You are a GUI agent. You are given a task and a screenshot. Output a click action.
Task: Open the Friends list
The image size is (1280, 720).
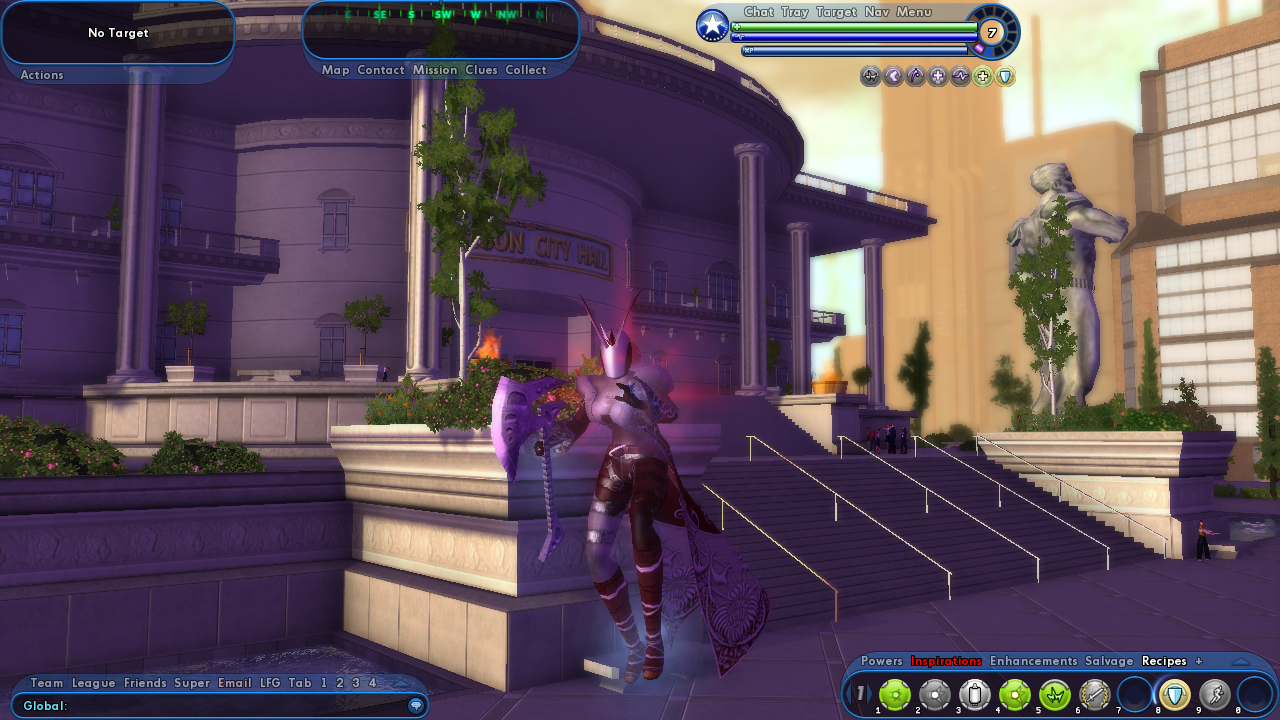pos(145,683)
